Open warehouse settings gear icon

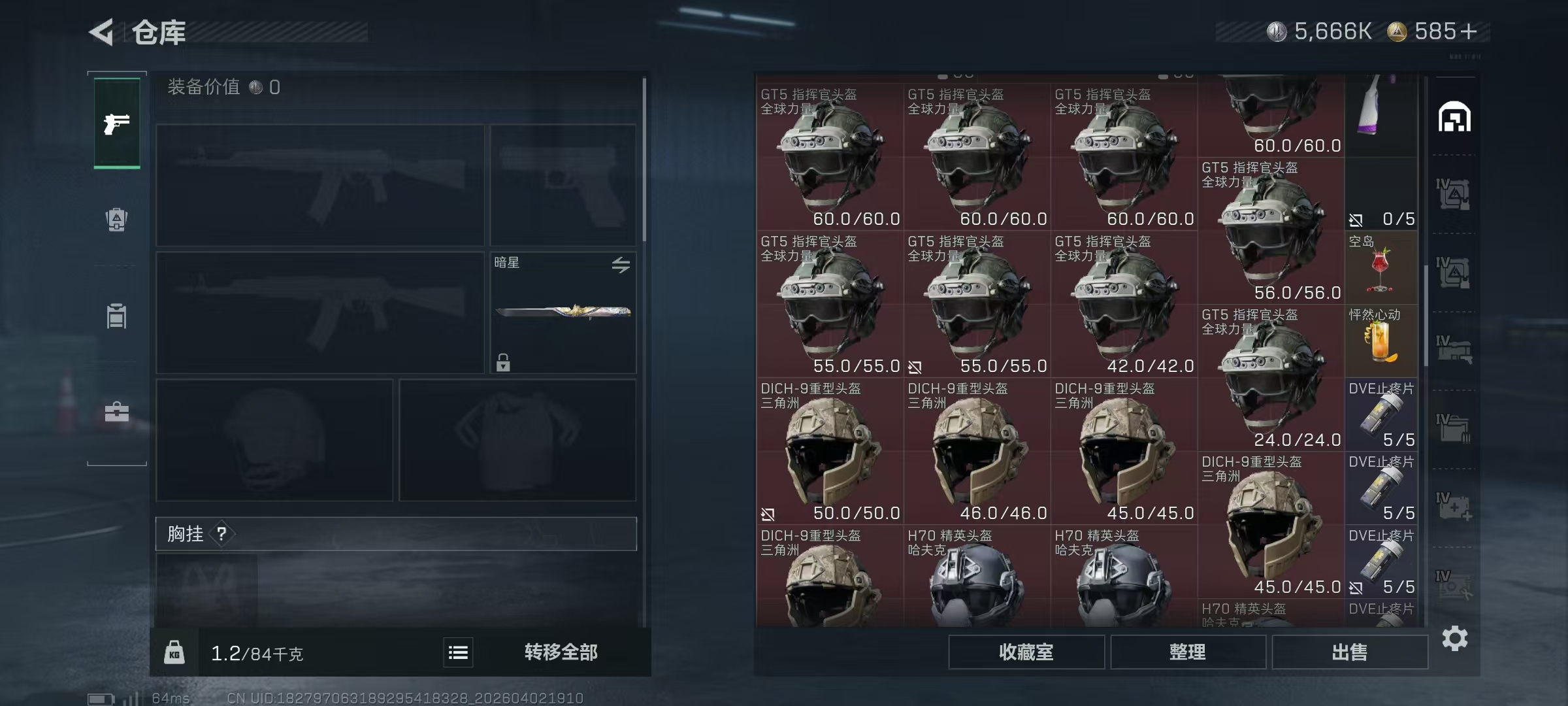(1454, 638)
